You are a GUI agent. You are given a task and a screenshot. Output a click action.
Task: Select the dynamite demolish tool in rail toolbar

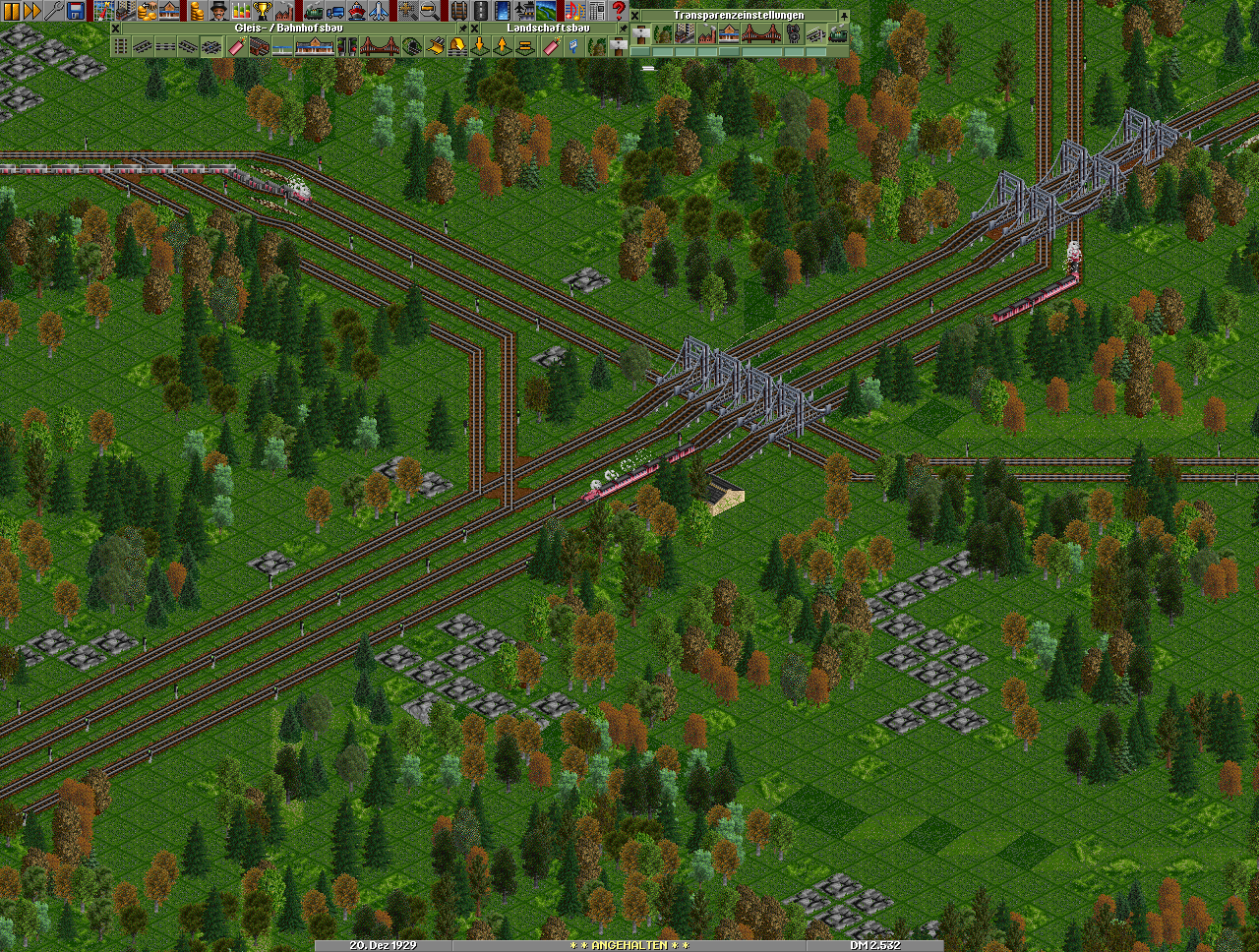coord(237,46)
